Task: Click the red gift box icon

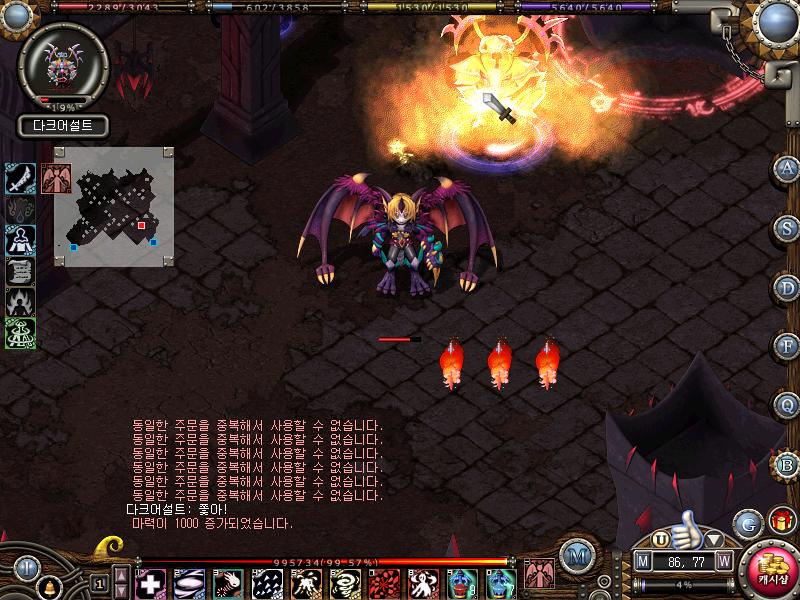Action: 780,521
